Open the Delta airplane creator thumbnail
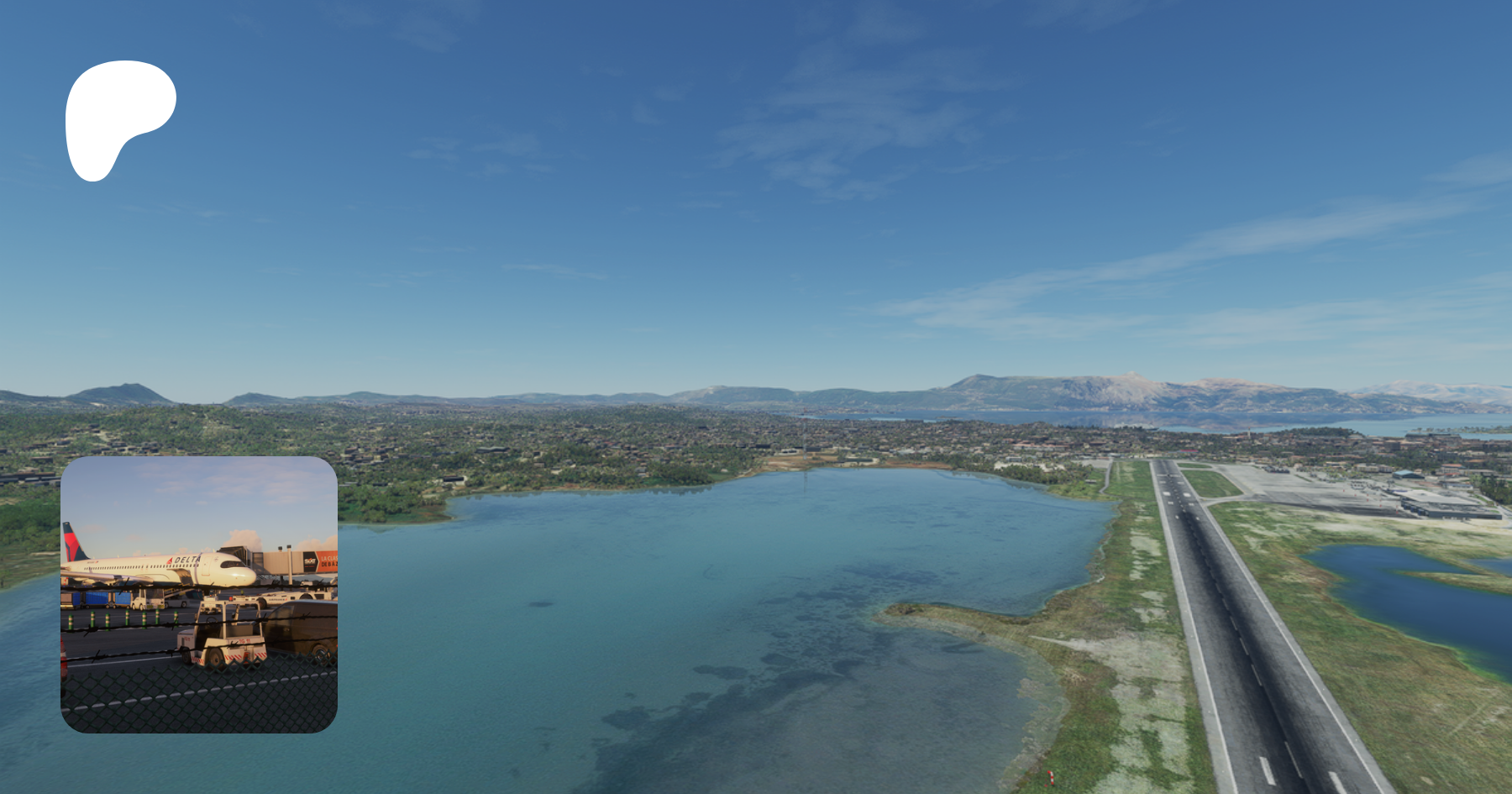1512x794 pixels. click(199, 594)
